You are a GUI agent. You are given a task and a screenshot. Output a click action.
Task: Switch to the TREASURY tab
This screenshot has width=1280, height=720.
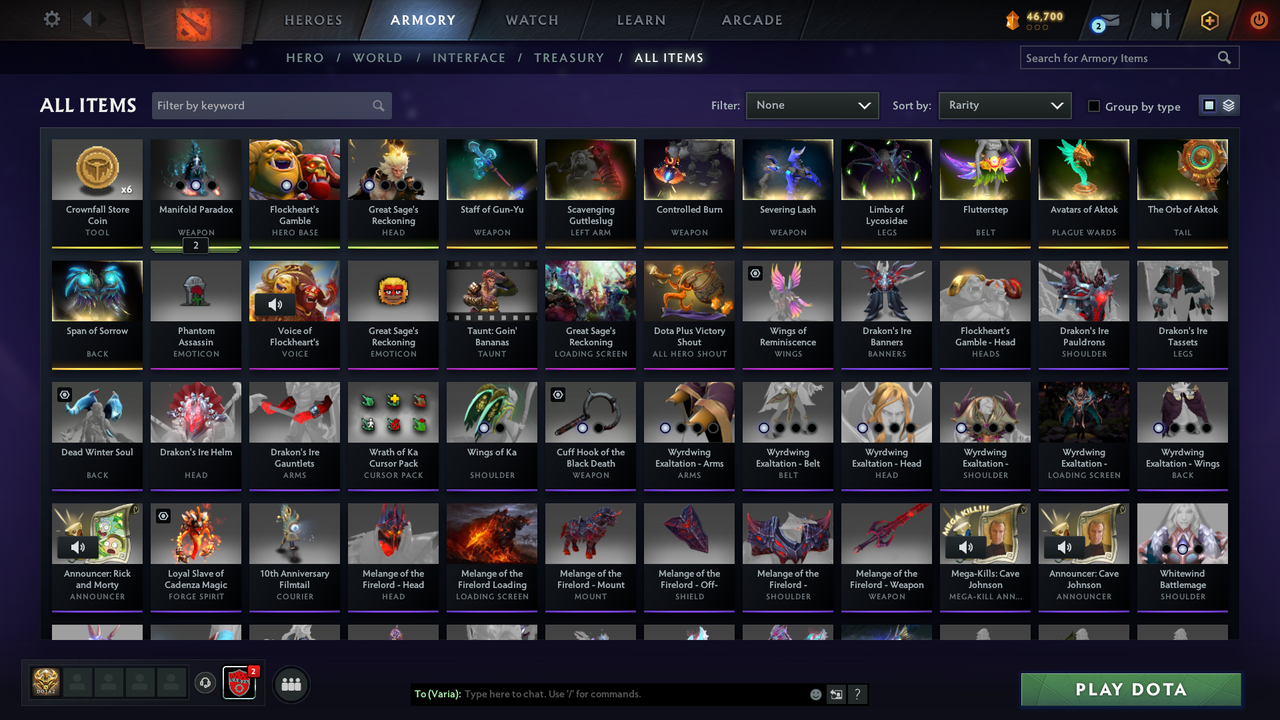point(569,58)
